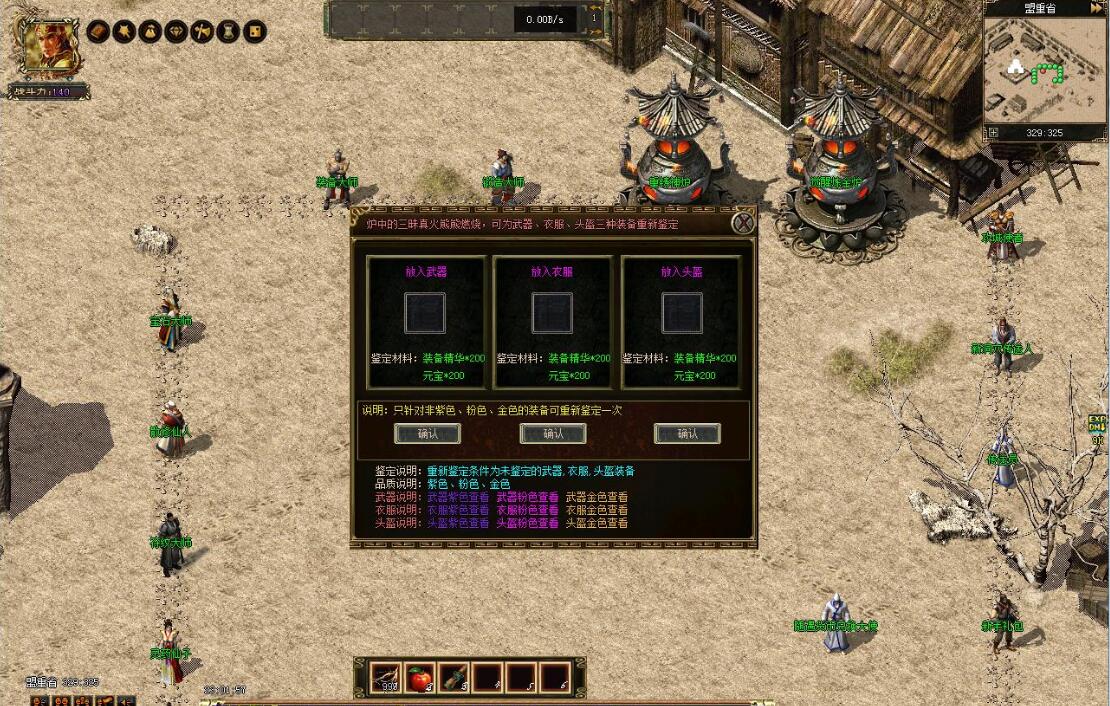Image resolution: width=1110 pixels, height=706 pixels.
Task: Select the helmet placement slot
Action: [x=681, y=313]
